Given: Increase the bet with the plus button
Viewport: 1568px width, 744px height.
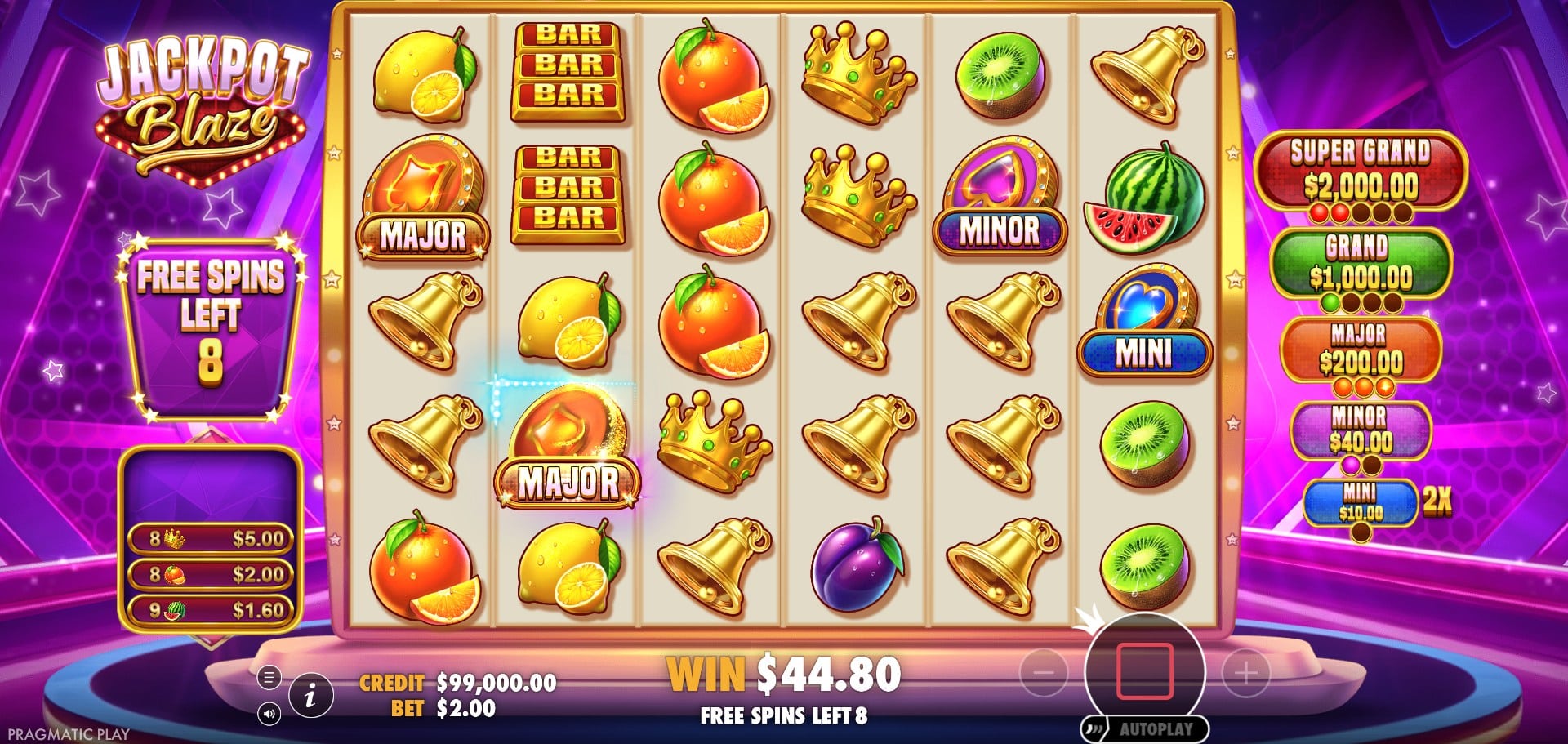Looking at the screenshot, I should click(1245, 672).
